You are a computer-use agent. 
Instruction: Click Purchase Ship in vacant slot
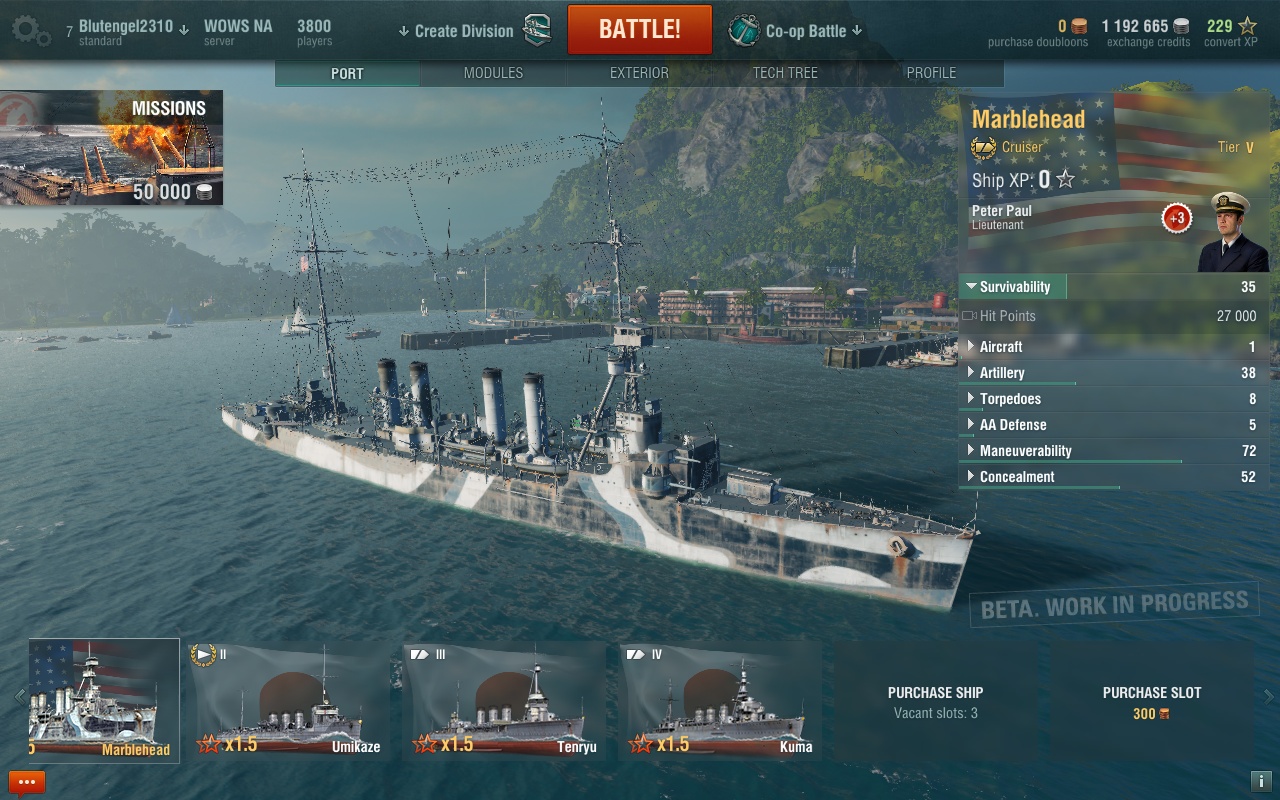(935, 702)
